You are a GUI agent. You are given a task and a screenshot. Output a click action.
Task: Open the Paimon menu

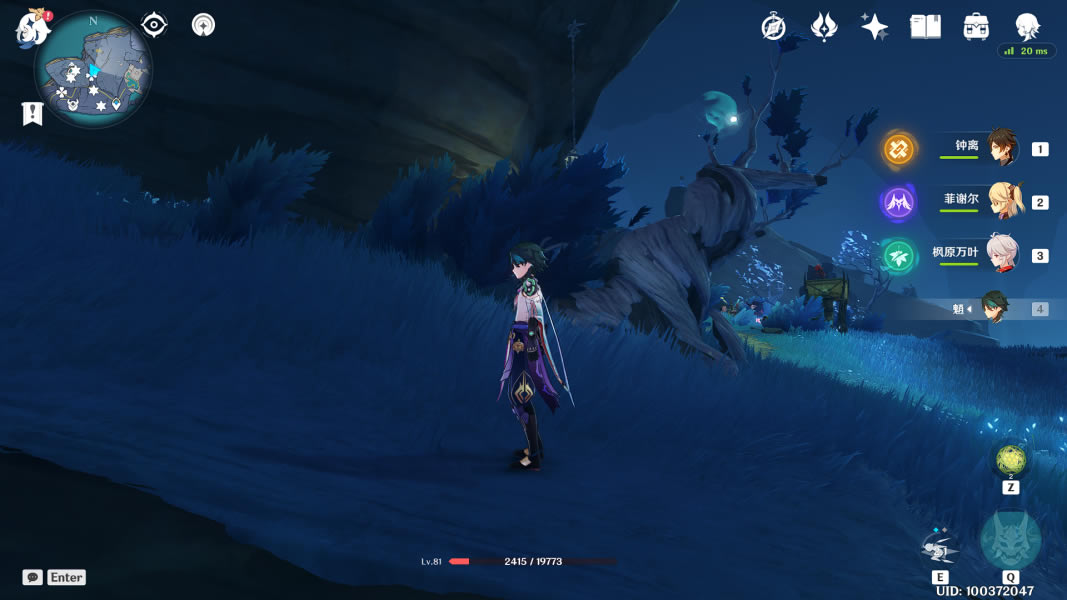tap(33, 28)
